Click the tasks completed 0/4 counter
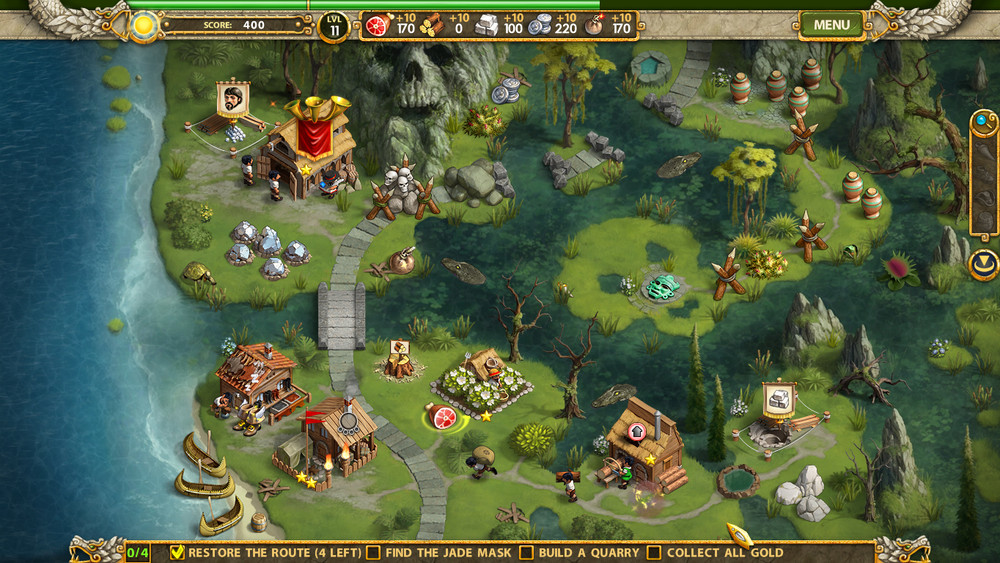 pyautogui.click(x=138, y=552)
